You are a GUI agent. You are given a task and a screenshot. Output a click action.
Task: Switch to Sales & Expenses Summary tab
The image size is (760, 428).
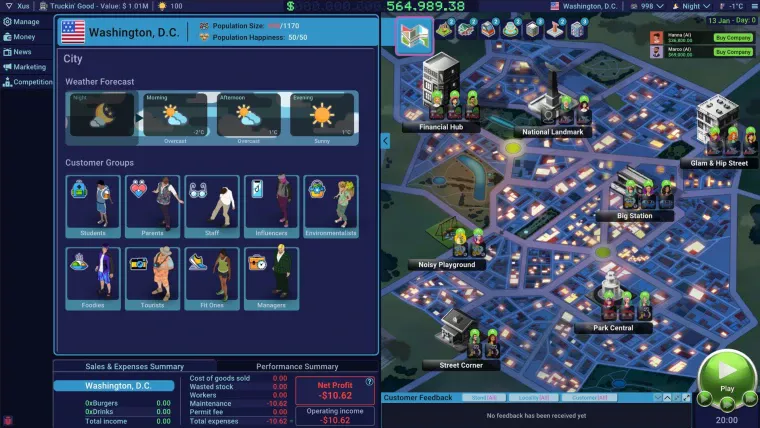click(133, 367)
